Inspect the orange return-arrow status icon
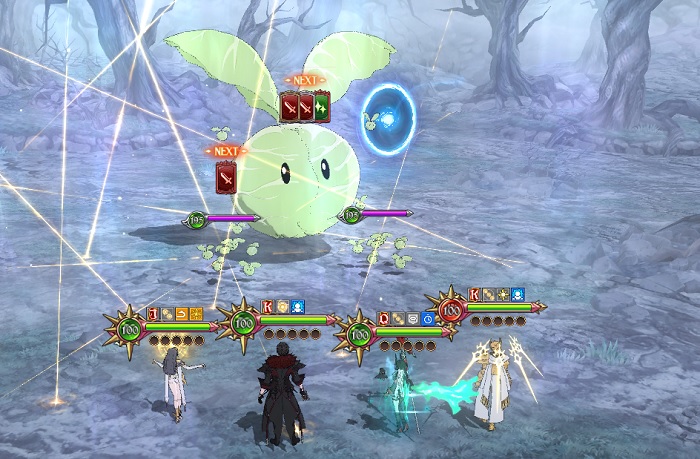The height and width of the screenshot is (459, 700). pyautogui.click(x=182, y=314)
